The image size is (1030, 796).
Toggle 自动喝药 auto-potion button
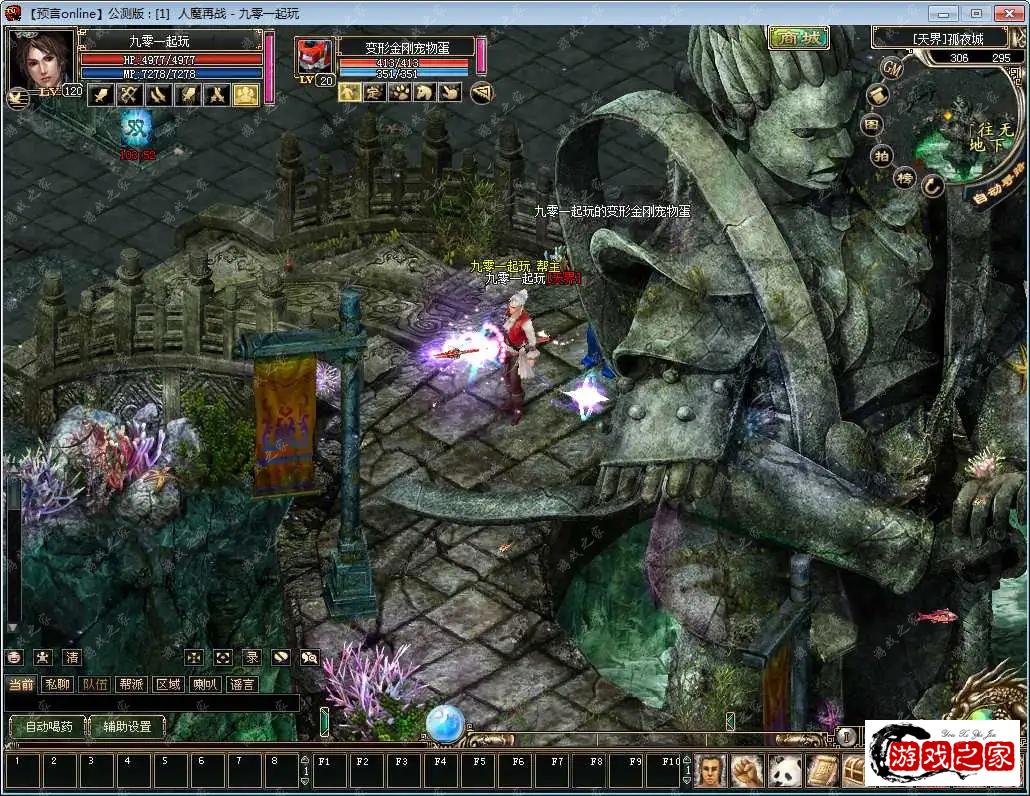point(46,727)
